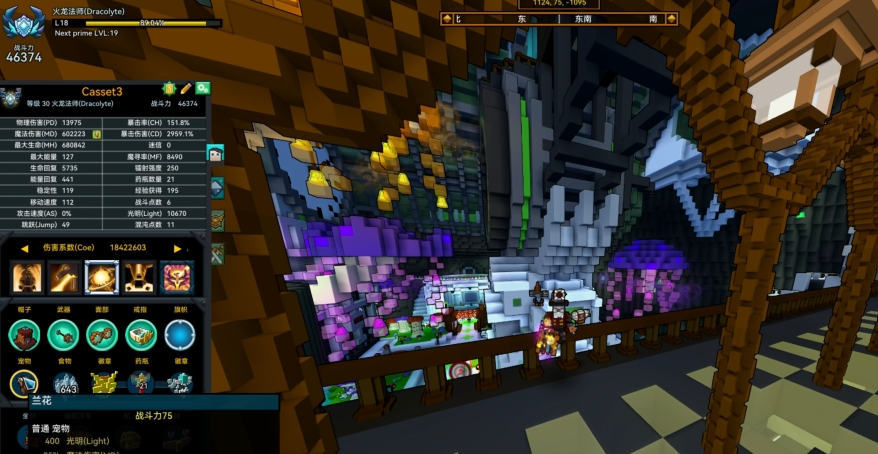Open the ring (戒指) equipment slot

(141, 334)
